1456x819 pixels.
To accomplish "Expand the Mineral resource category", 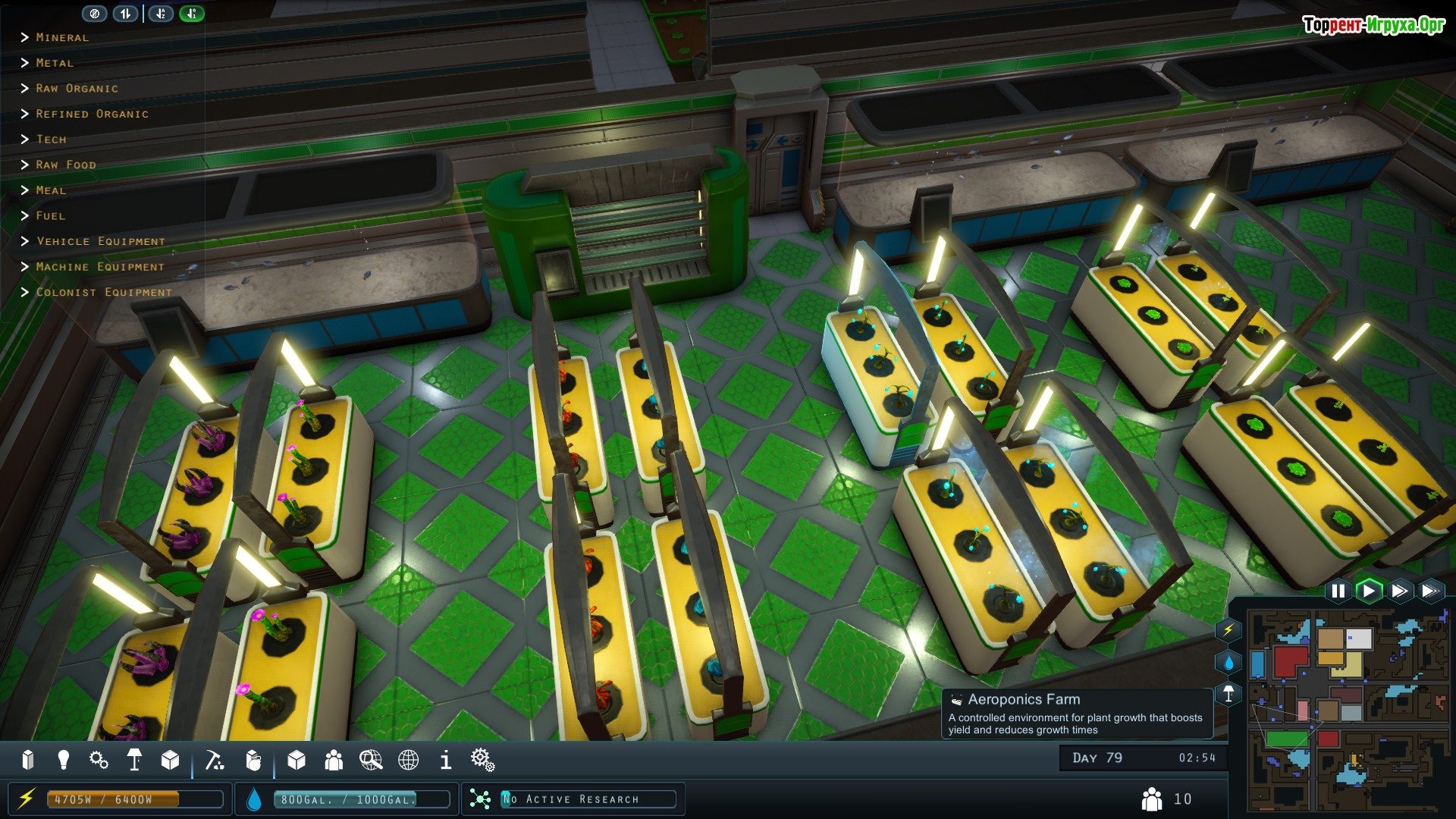I will pos(61,37).
